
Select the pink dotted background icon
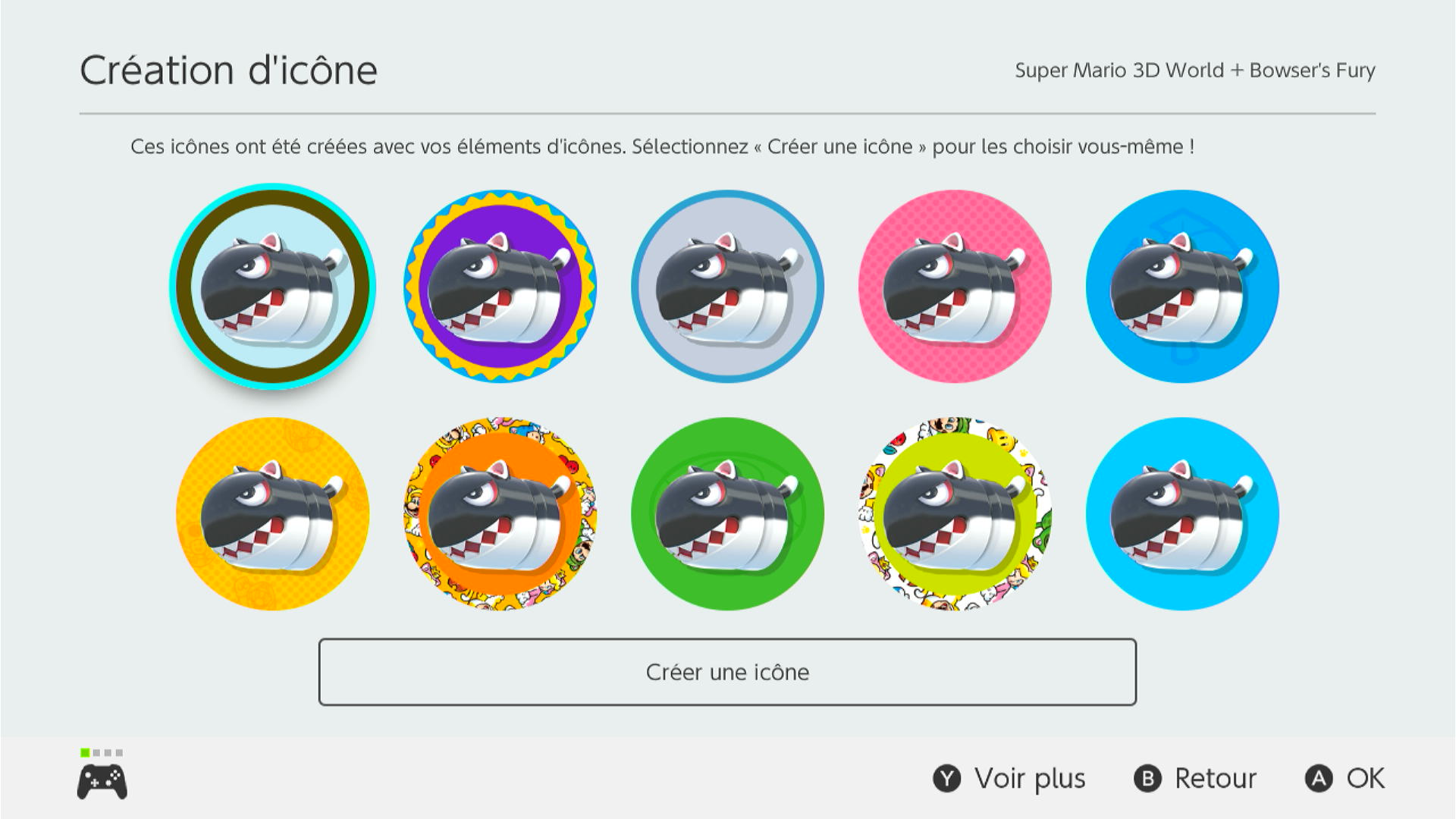point(955,287)
